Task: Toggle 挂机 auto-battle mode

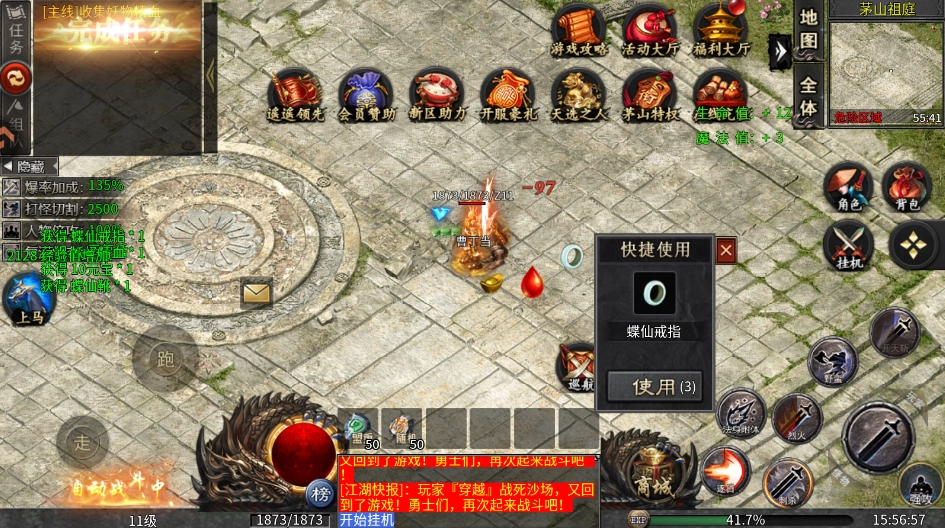Action: pyautogui.click(x=849, y=245)
